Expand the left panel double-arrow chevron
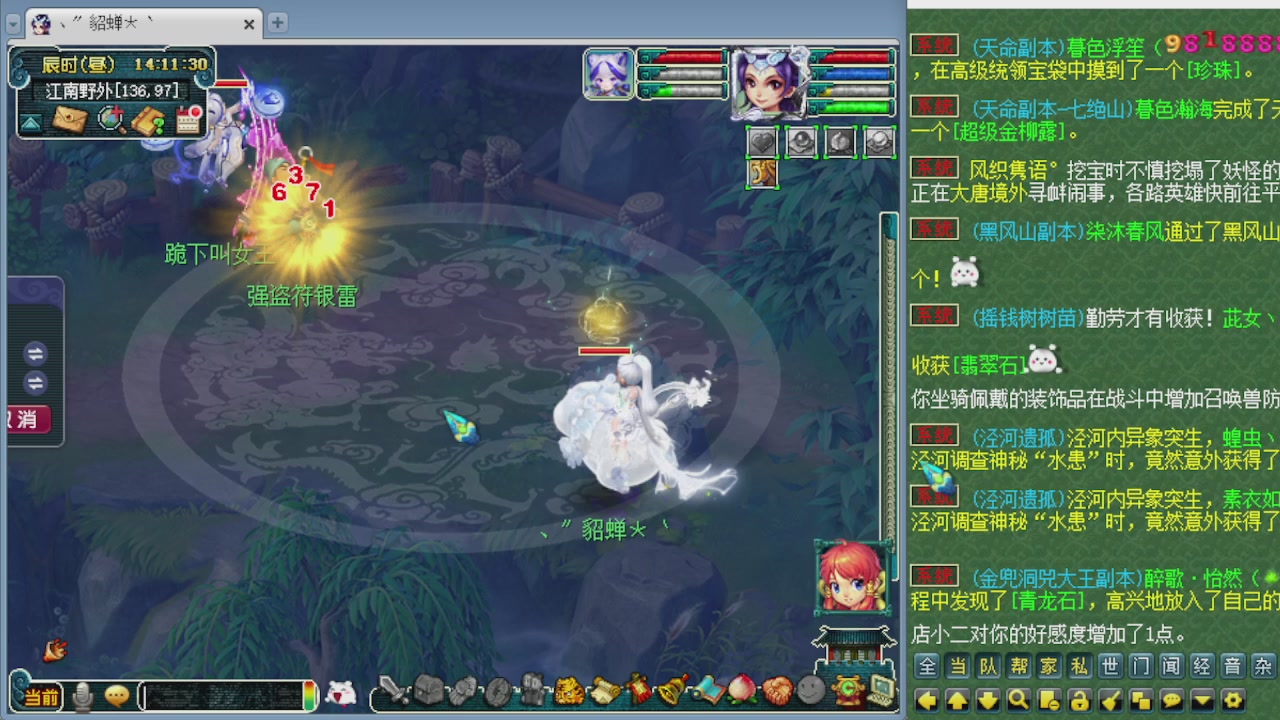 click(37, 355)
